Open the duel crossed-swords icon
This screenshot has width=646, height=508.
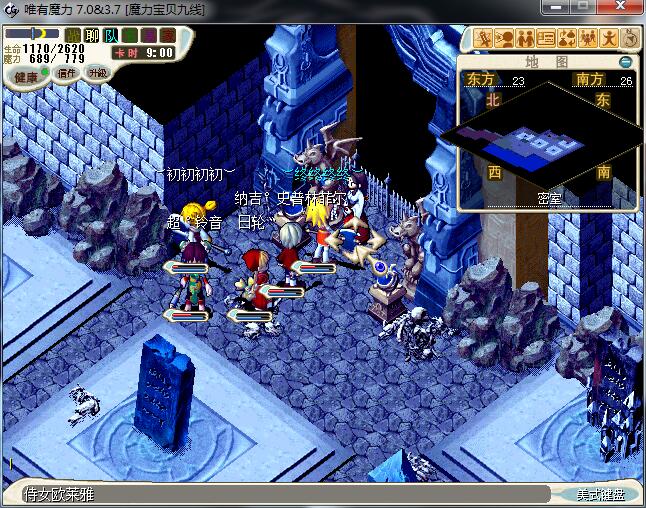tap(484, 39)
